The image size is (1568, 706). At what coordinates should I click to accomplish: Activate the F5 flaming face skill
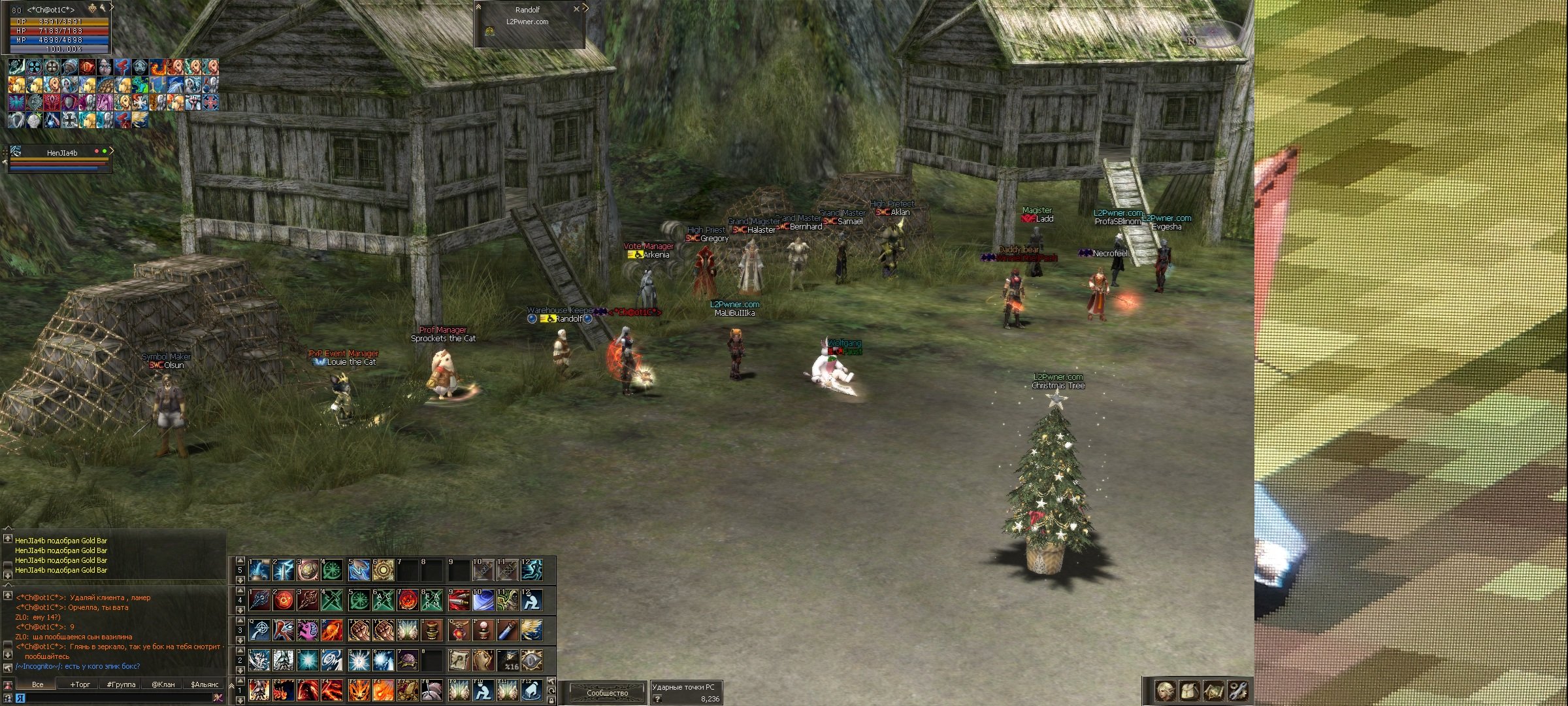point(359,690)
